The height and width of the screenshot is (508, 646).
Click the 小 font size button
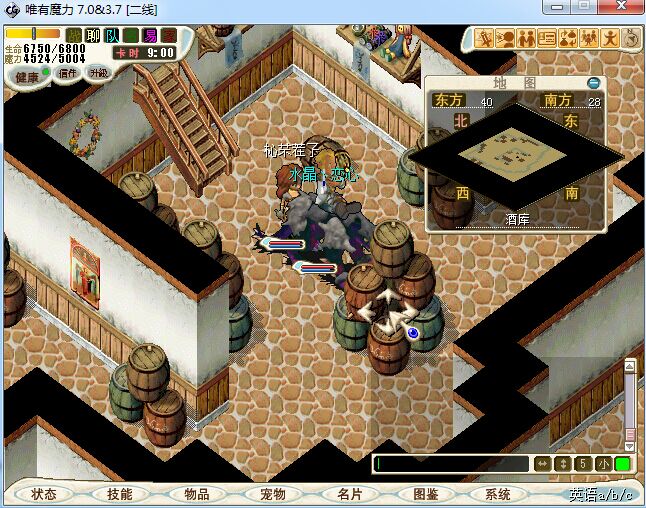(x=603, y=464)
